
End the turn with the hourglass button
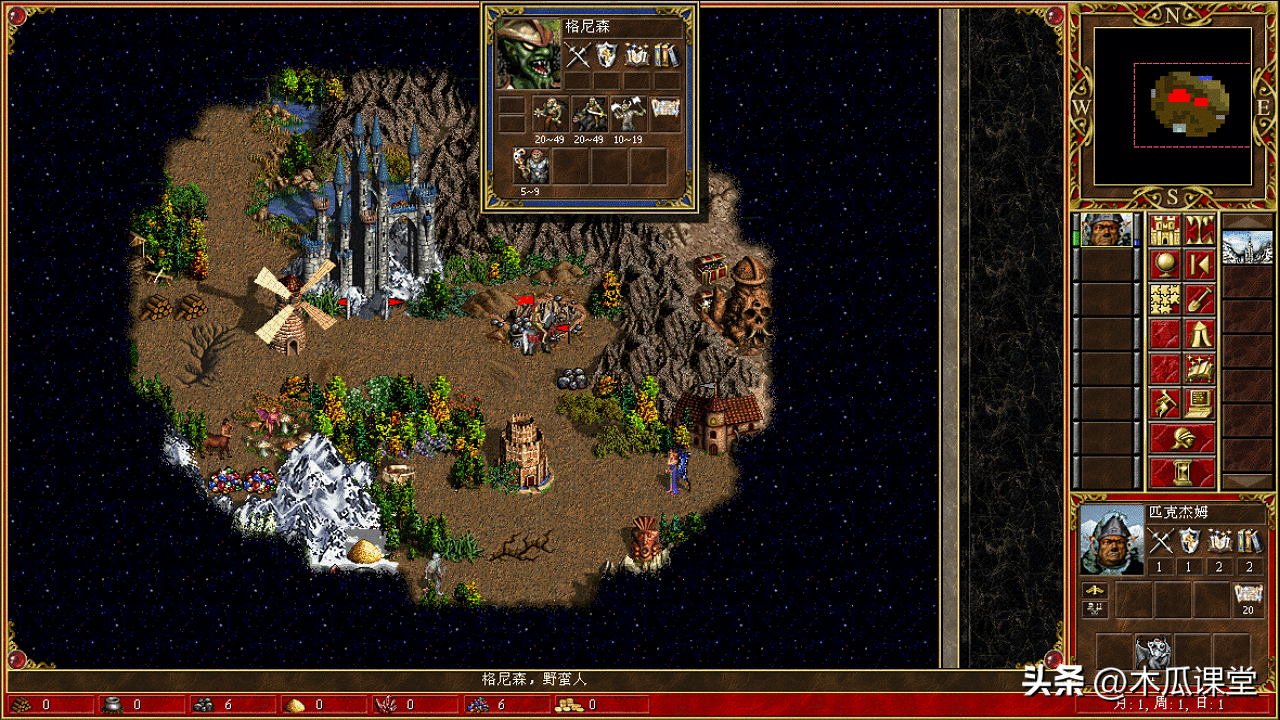tap(1182, 472)
